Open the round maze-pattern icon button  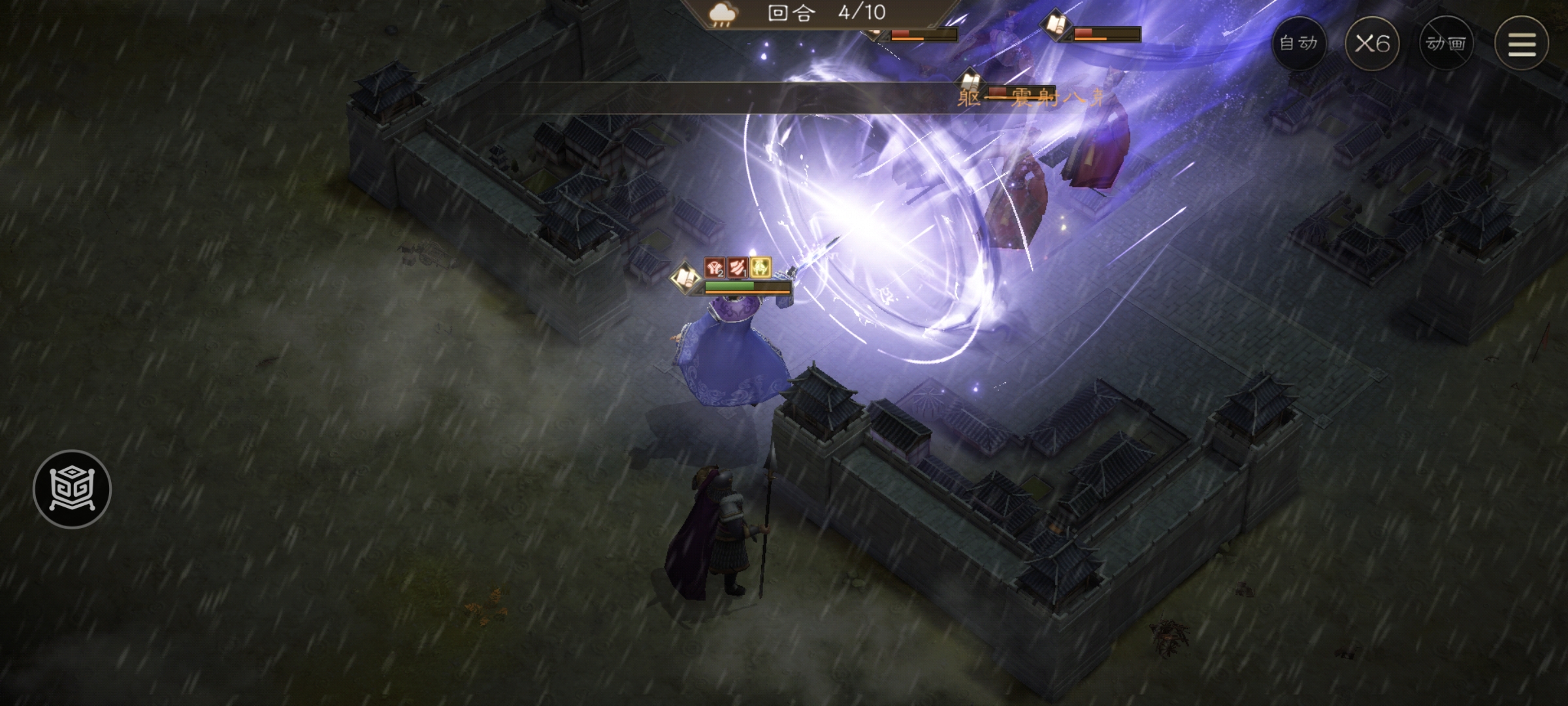[x=72, y=489]
